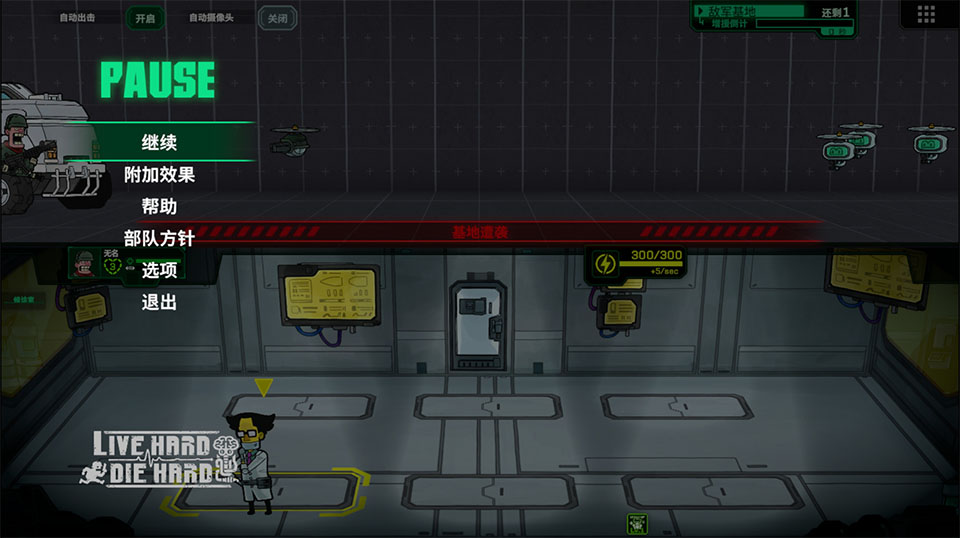Viewport: 960px width, 538px height.
Task: Select 退出 to quit the game
Action: [159, 302]
